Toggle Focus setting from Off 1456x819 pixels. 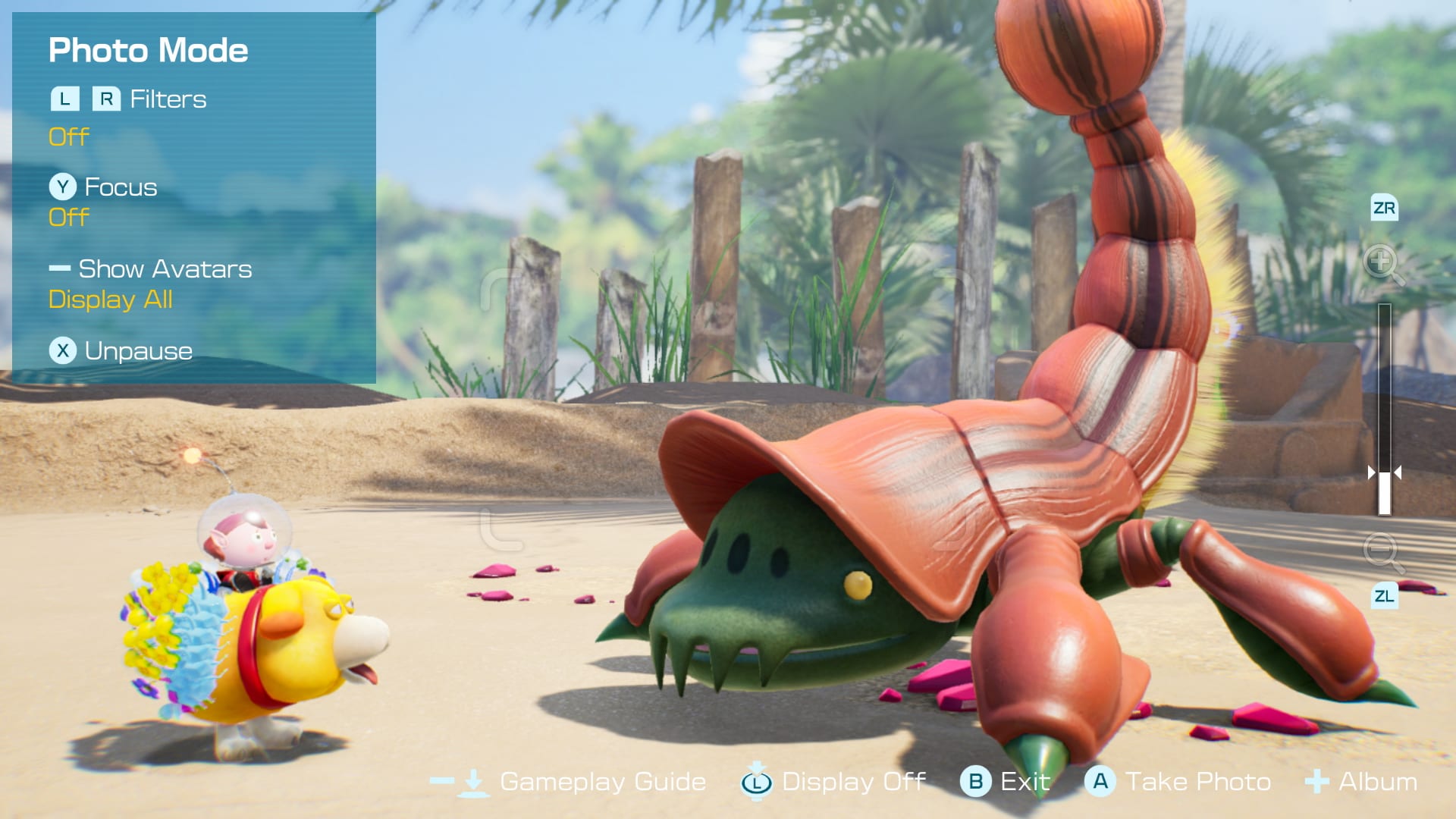[x=67, y=218]
